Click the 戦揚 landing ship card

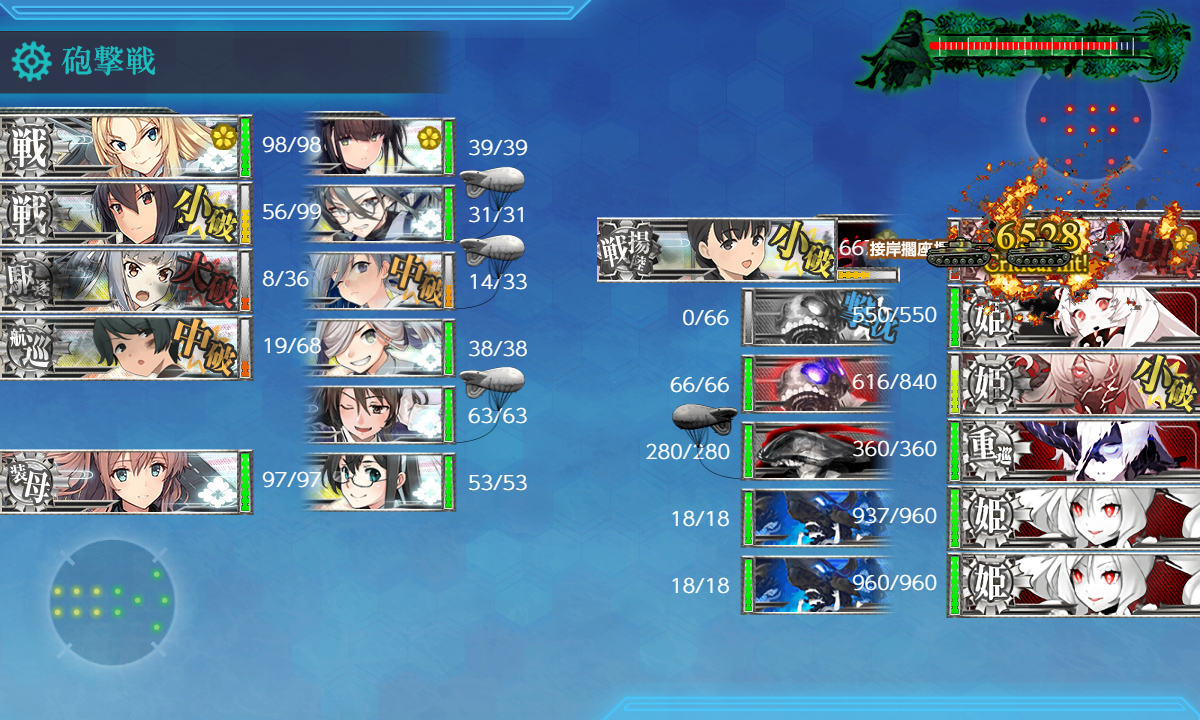pos(715,249)
